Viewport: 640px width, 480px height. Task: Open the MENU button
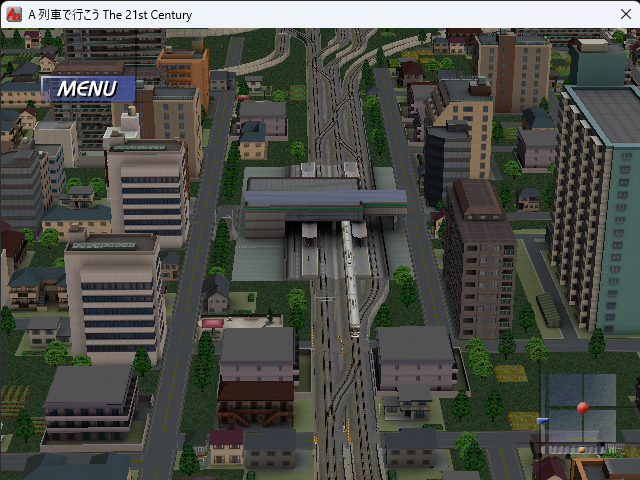point(87,89)
